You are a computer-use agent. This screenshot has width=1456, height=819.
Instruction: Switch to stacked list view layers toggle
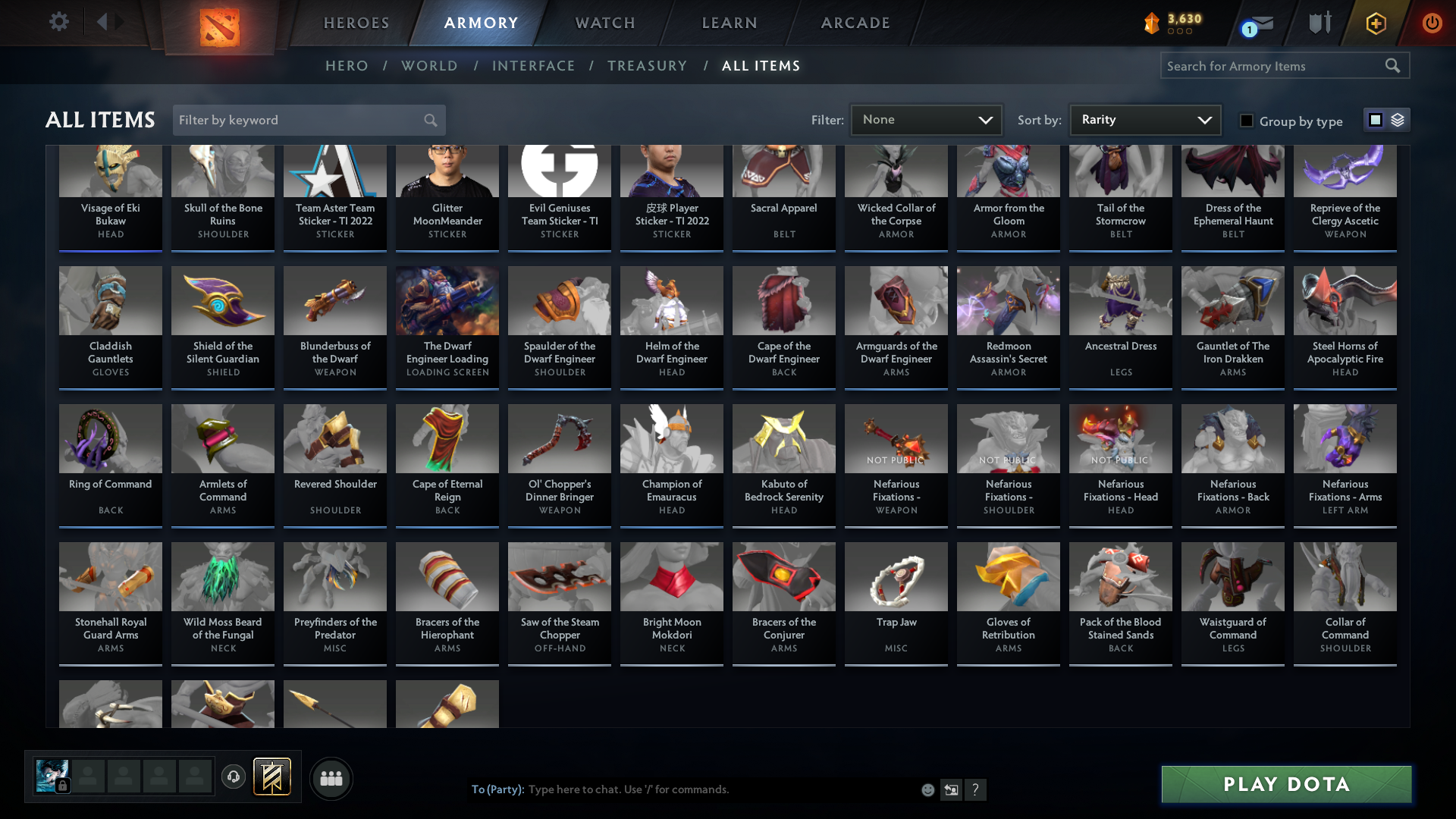[x=1398, y=120]
